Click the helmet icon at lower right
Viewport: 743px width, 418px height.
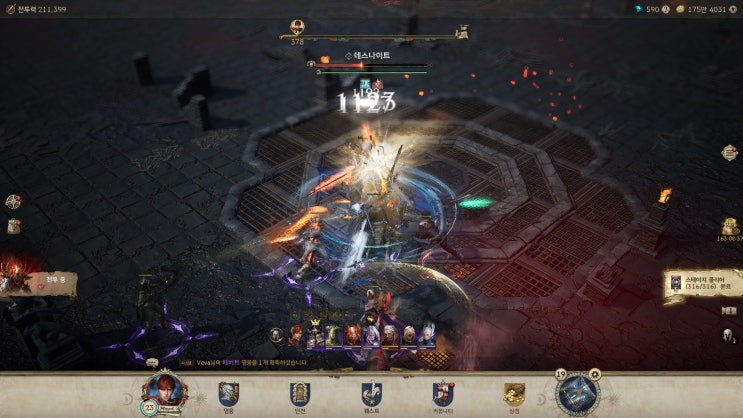point(729,335)
